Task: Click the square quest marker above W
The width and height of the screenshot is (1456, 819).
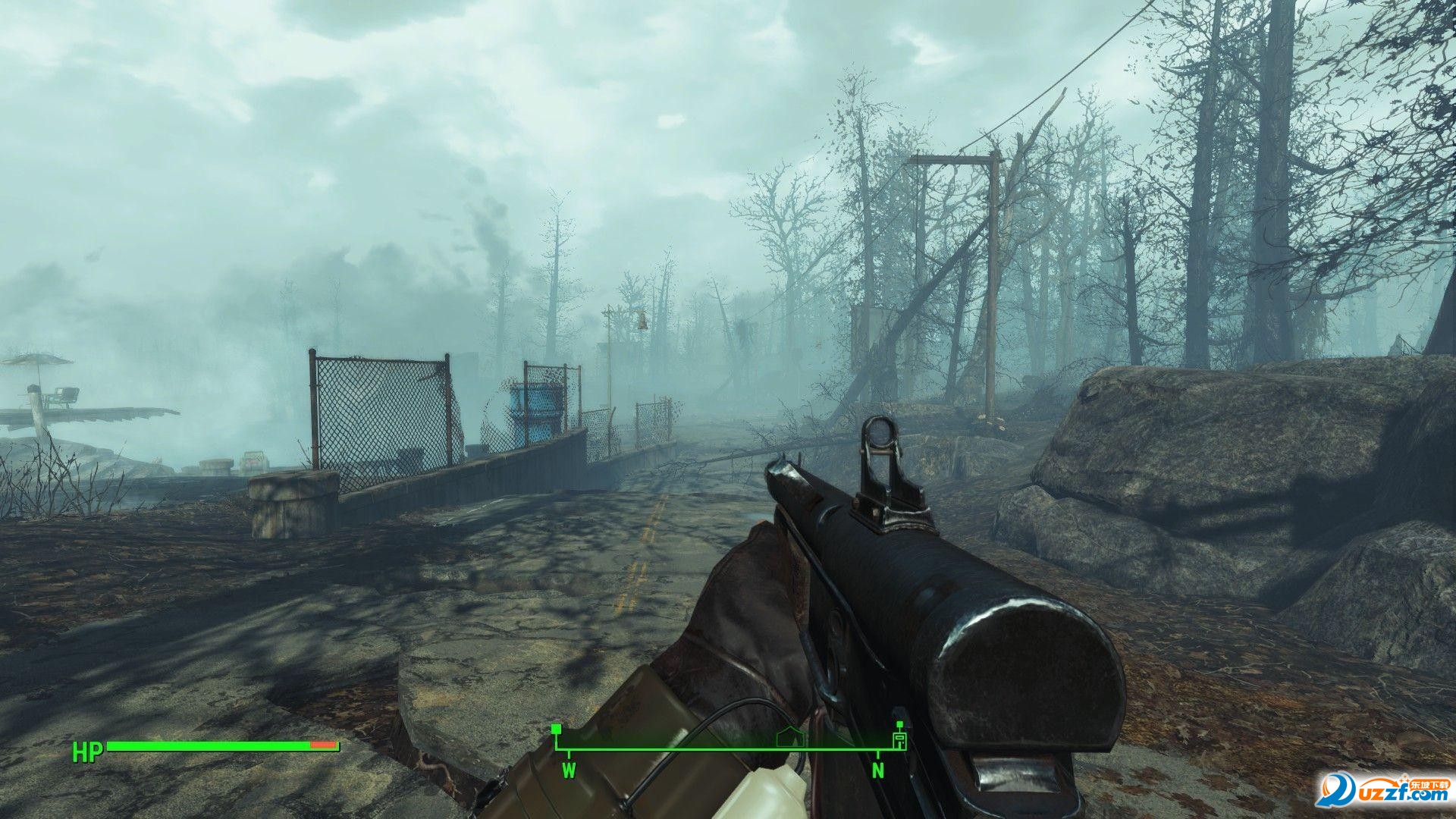Action: coord(556,730)
